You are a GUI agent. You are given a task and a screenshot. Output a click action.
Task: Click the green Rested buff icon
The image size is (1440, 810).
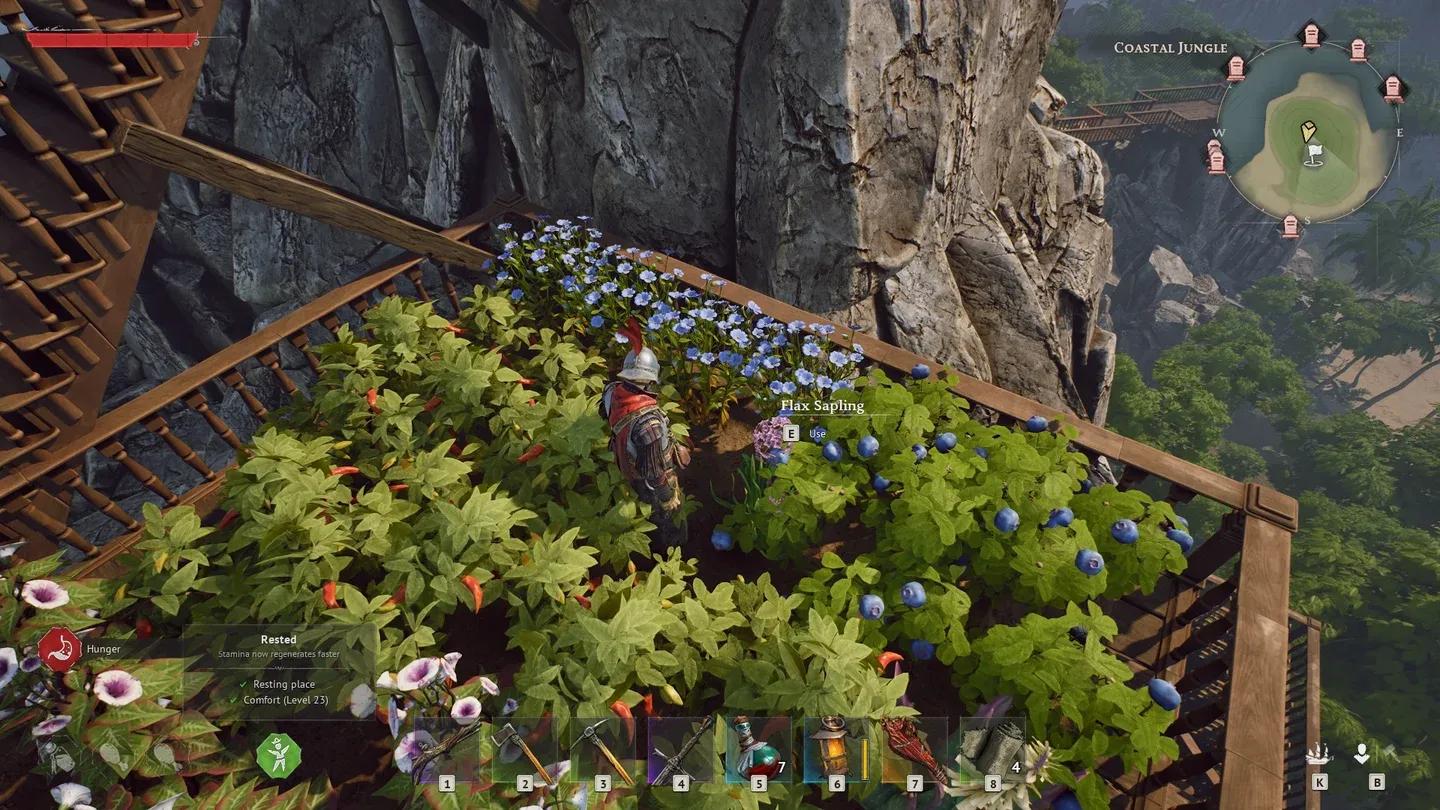pyautogui.click(x=278, y=755)
